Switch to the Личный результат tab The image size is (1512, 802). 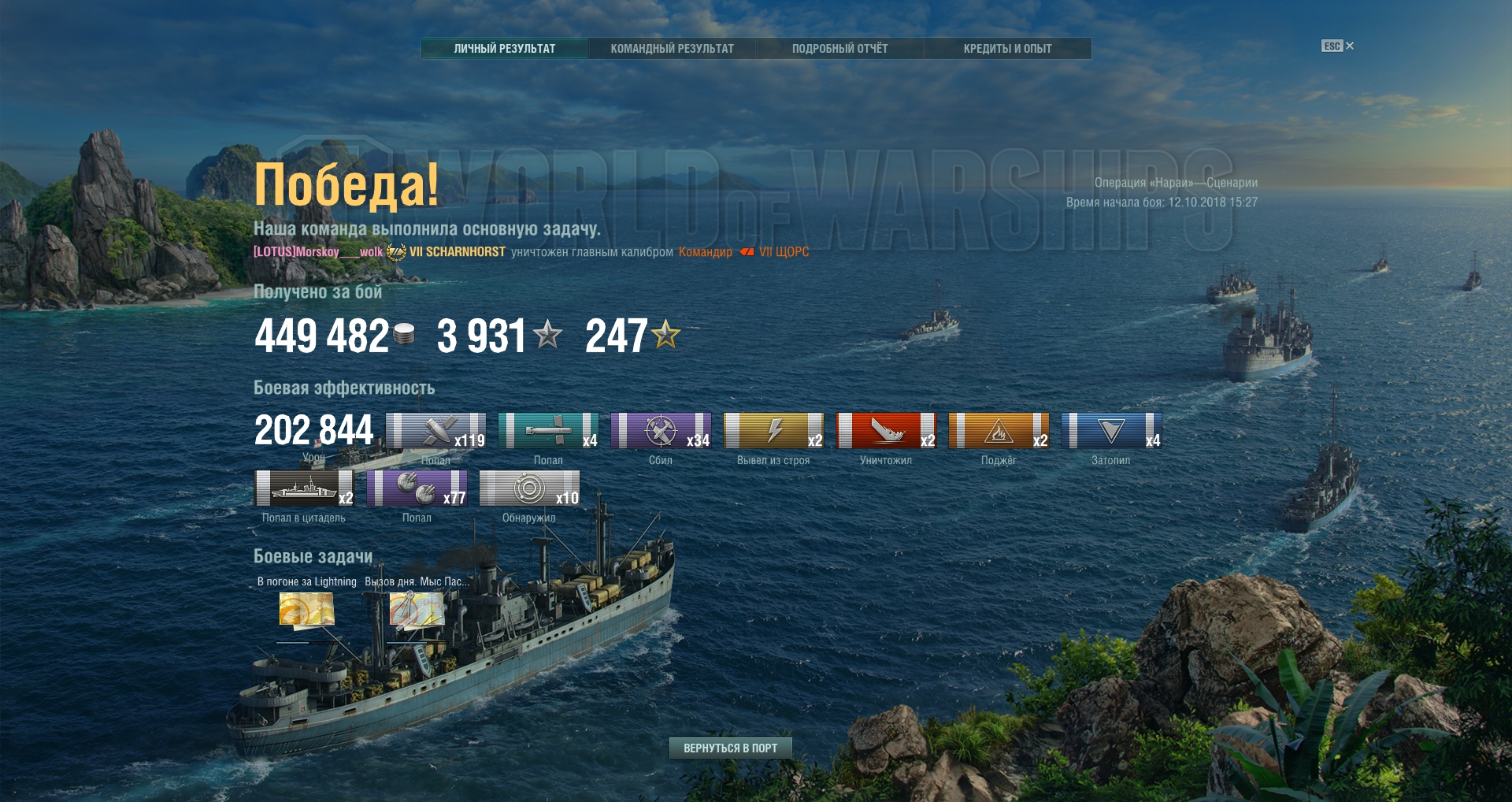504,49
